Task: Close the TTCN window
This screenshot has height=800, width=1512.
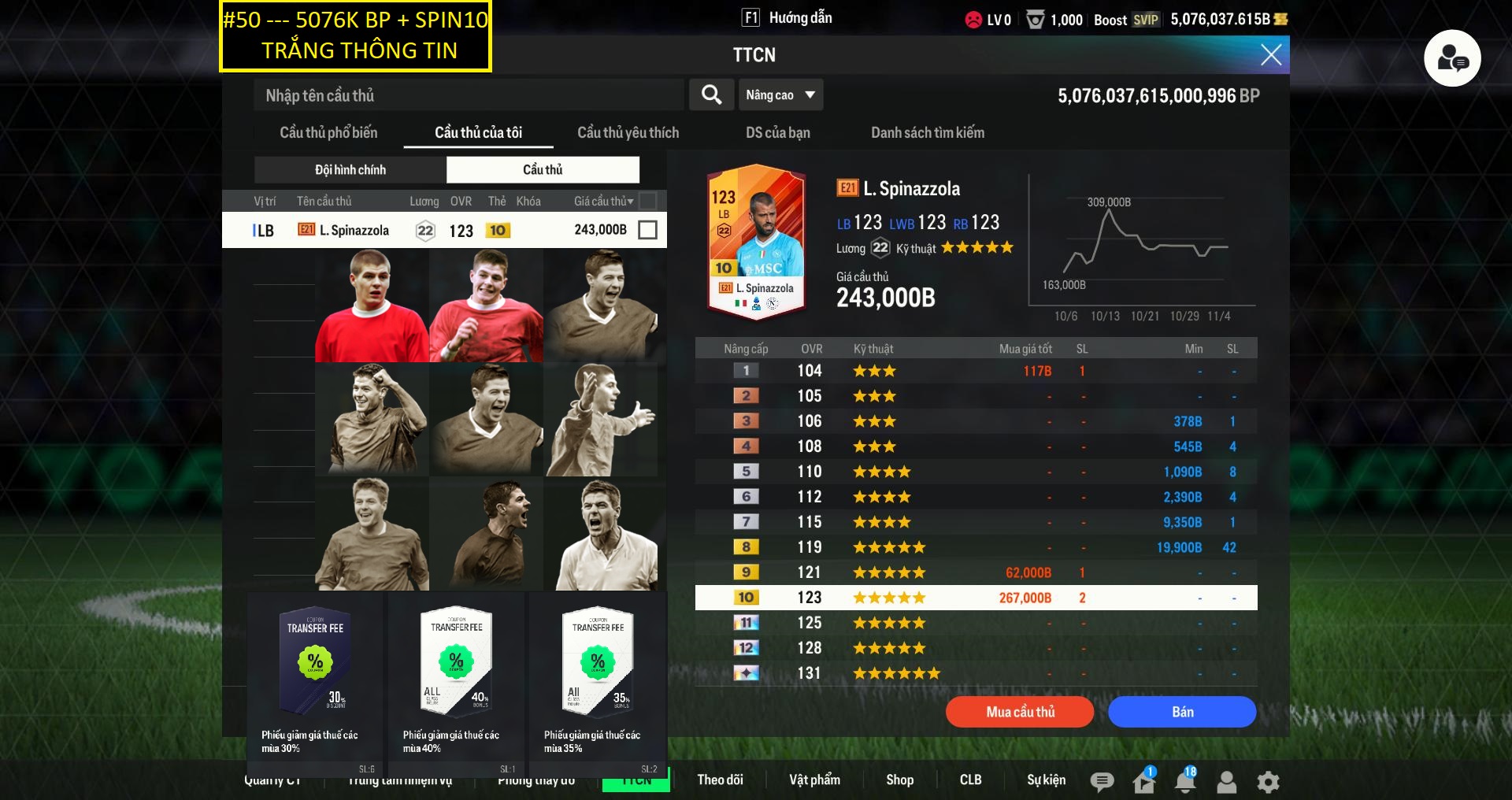Action: coord(1270,54)
